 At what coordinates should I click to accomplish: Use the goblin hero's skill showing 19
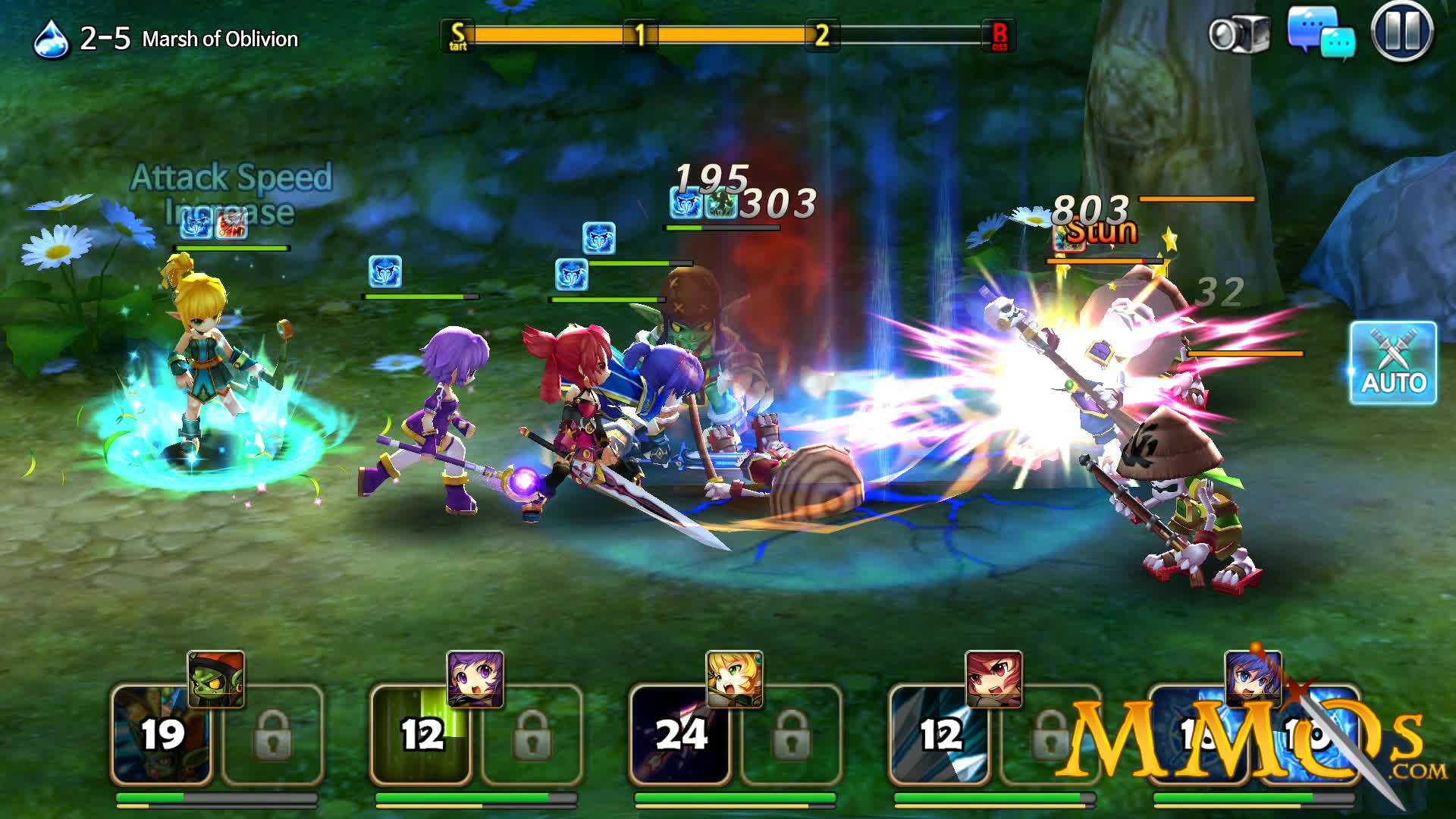coord(162,734)
